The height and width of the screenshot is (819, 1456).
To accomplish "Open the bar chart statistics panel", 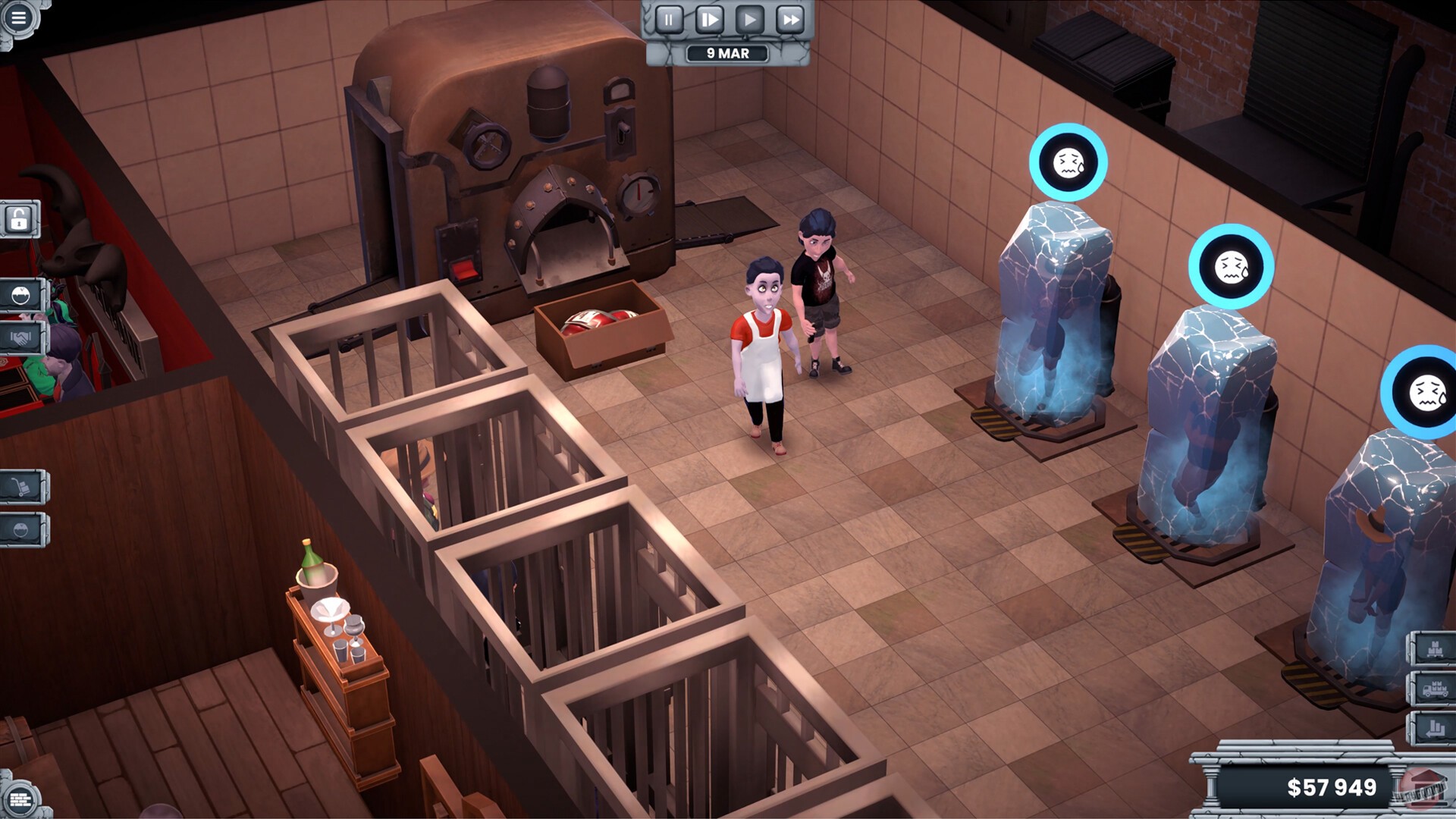I will point(1433,730).
